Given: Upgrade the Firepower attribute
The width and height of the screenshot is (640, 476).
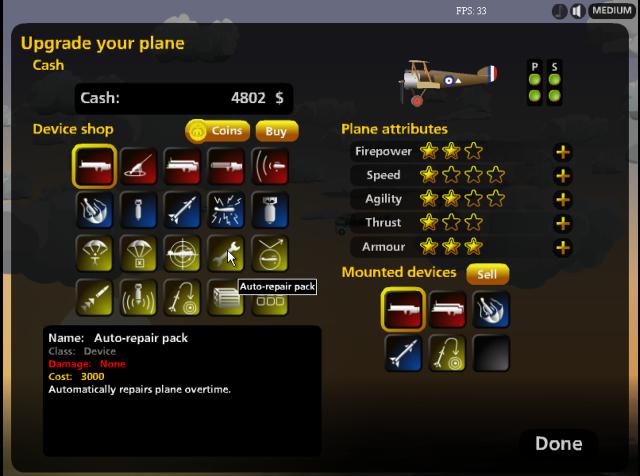Looking at the screenshot, I should (563, 152).
